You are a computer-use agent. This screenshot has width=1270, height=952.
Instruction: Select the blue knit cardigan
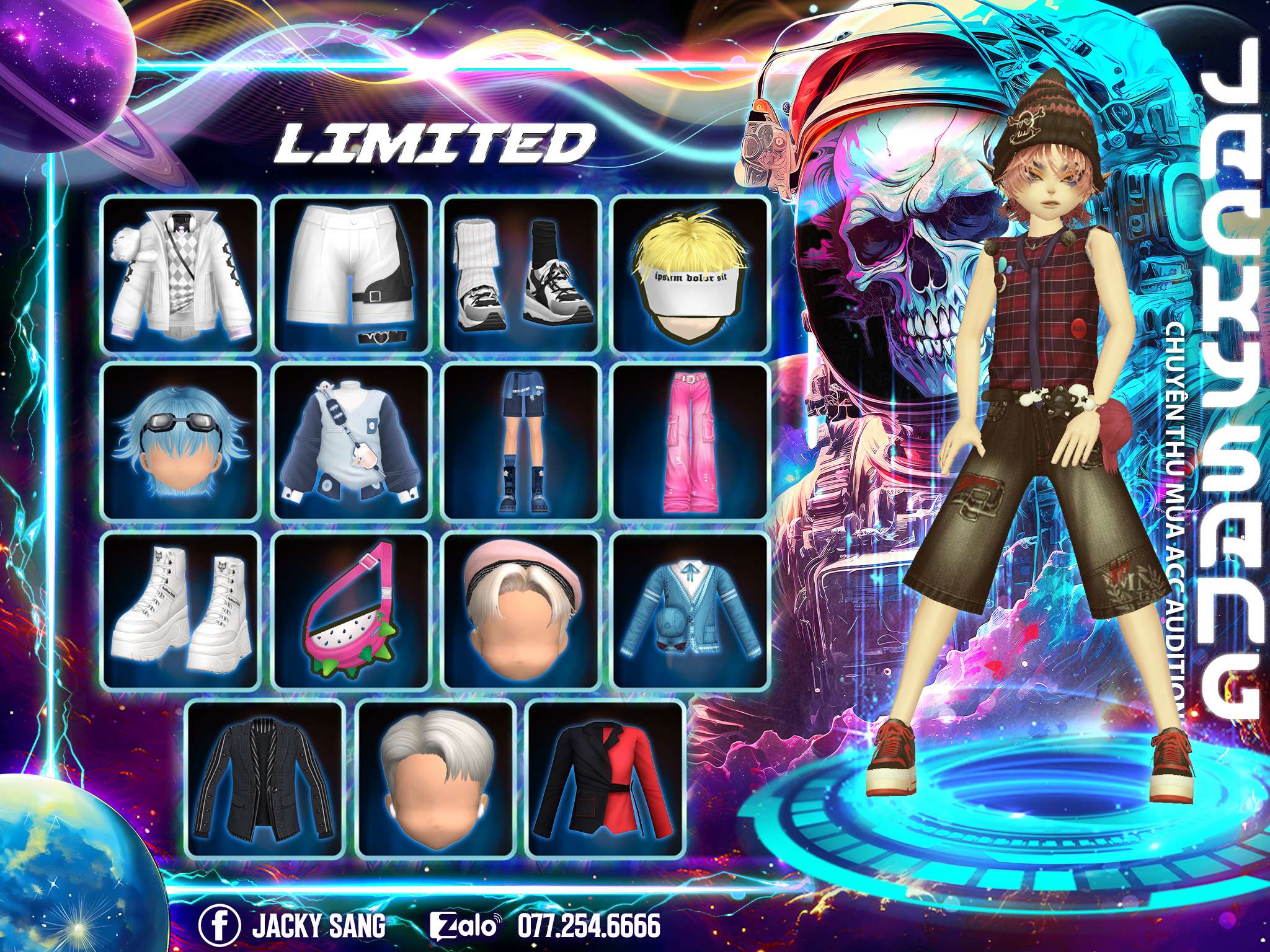tap(691, 611)
